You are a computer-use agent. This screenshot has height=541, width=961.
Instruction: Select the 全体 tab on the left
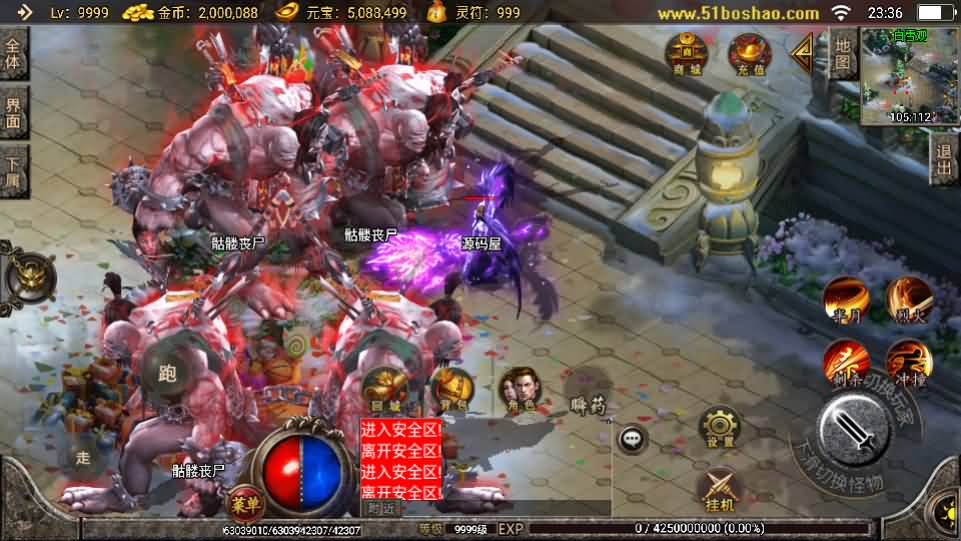pyautogui.click(x=13, y=54)
